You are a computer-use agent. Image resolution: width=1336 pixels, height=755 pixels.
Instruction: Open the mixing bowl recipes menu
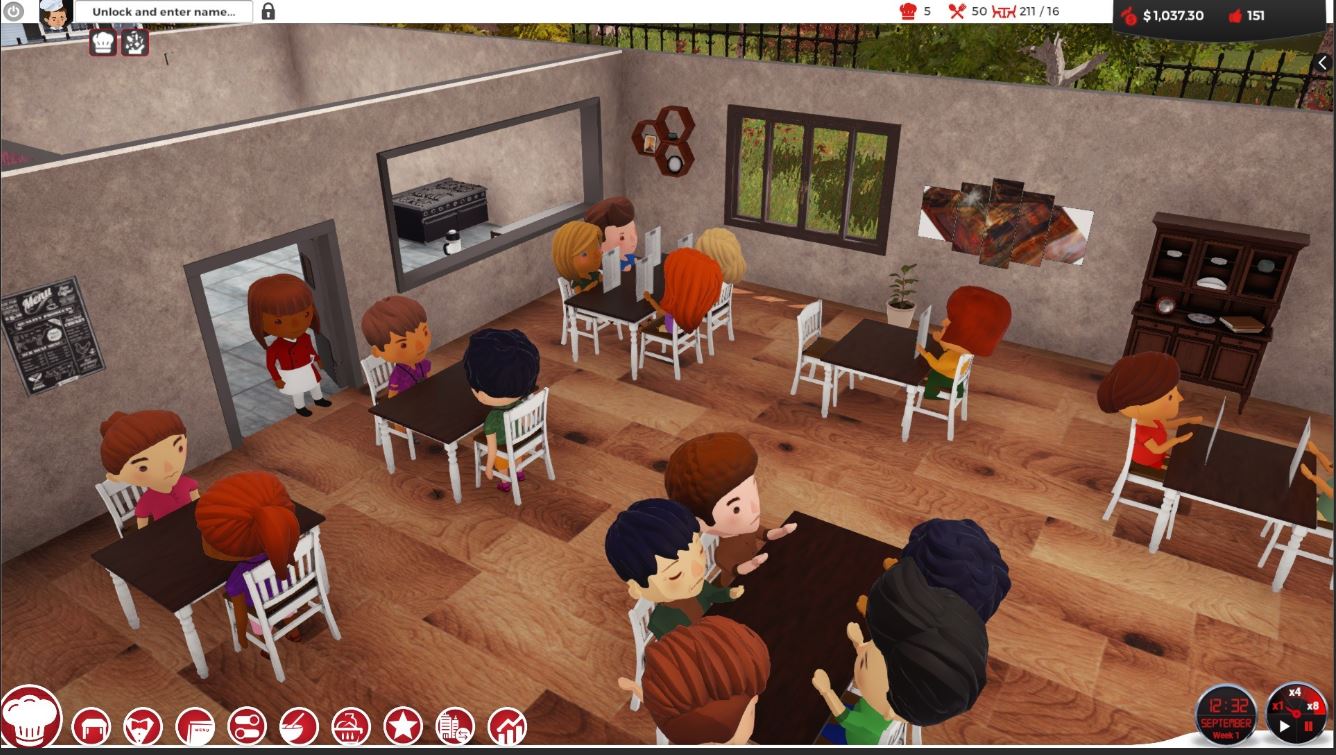pyautogui.click(x=299, y=727)
